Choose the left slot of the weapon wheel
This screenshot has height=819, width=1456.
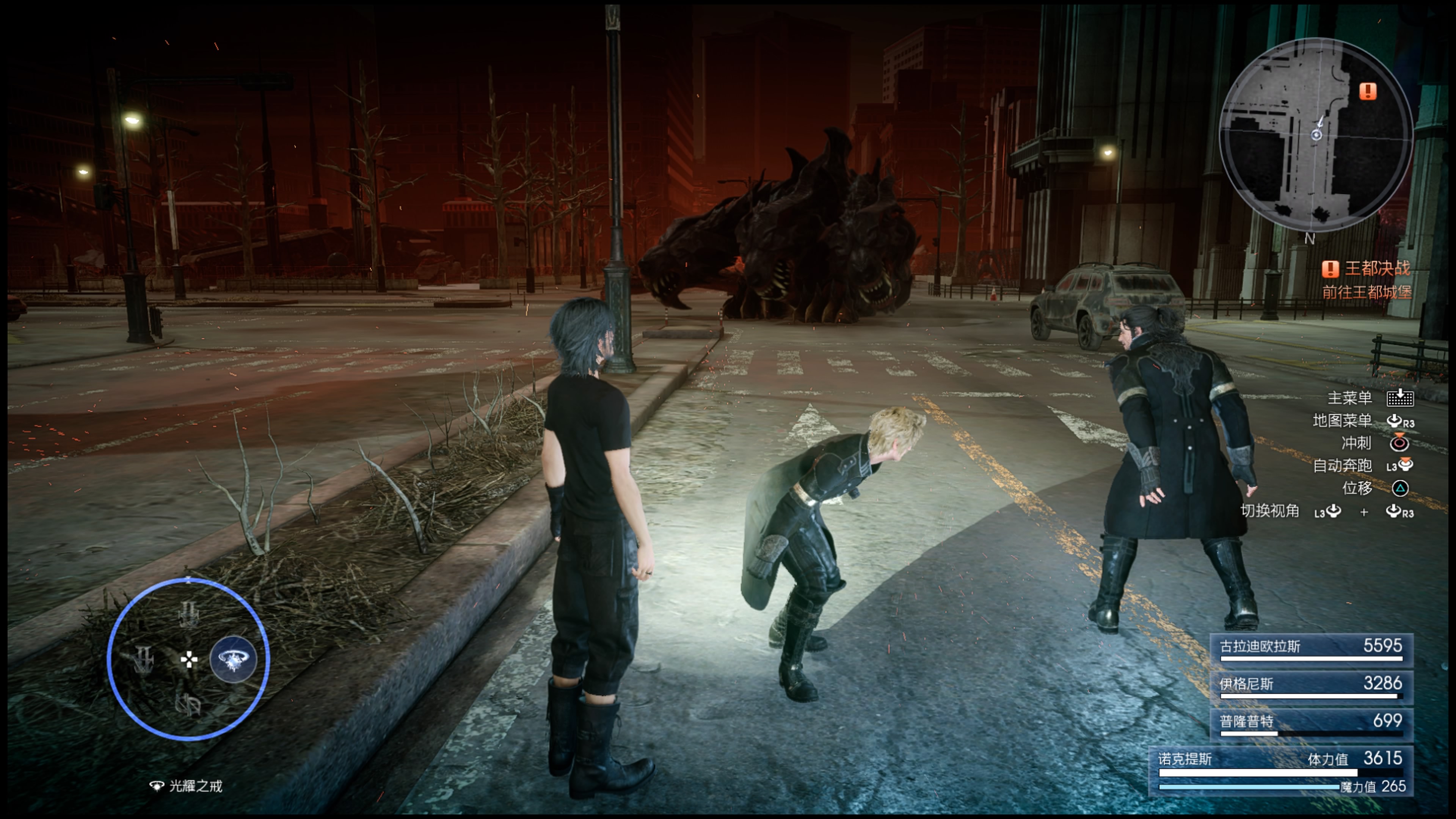click(144, 659)
